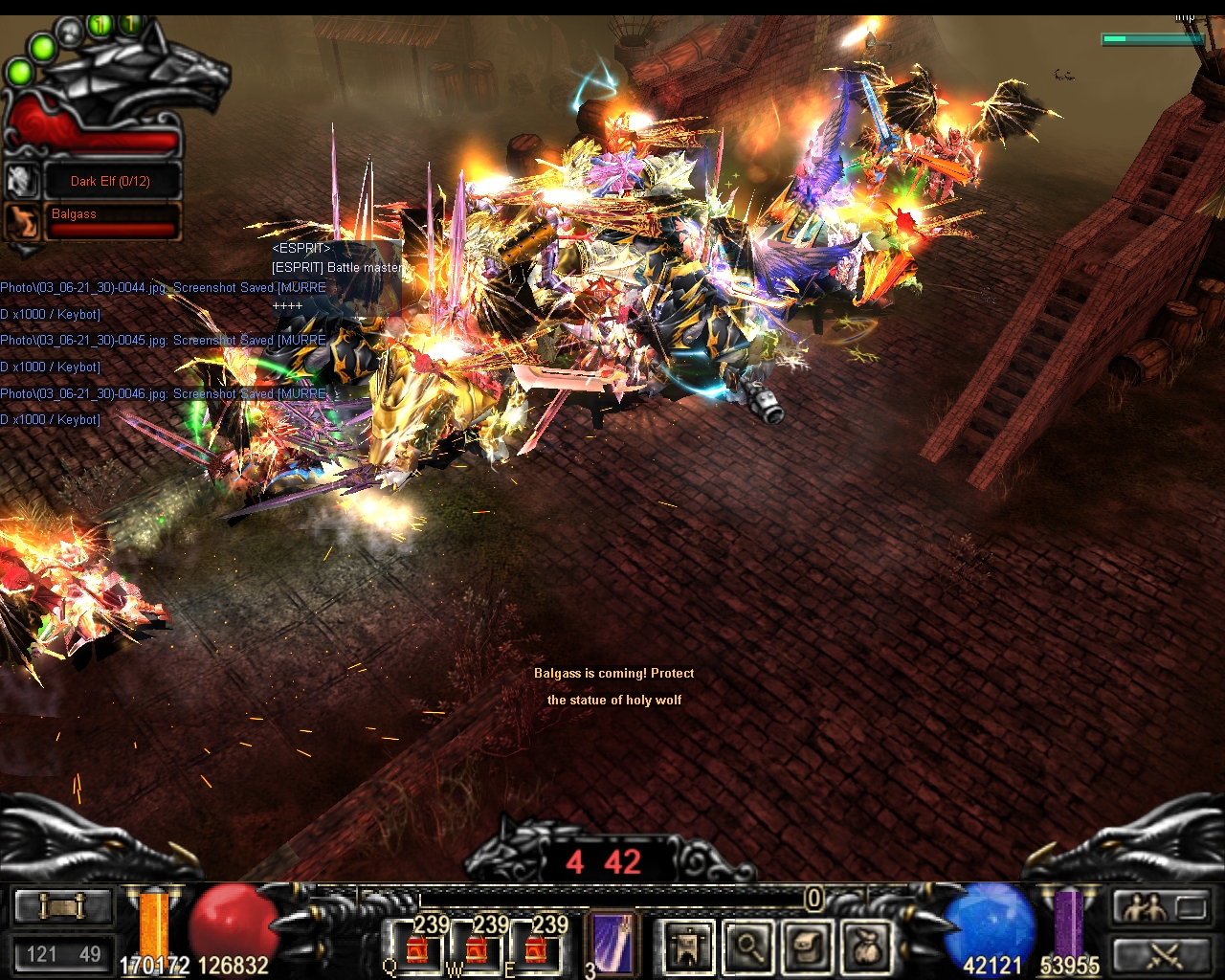This screenshot has height=980, width=1225.
Task: Select the Dark Elf objective tracker
Action: click(110, 181)
